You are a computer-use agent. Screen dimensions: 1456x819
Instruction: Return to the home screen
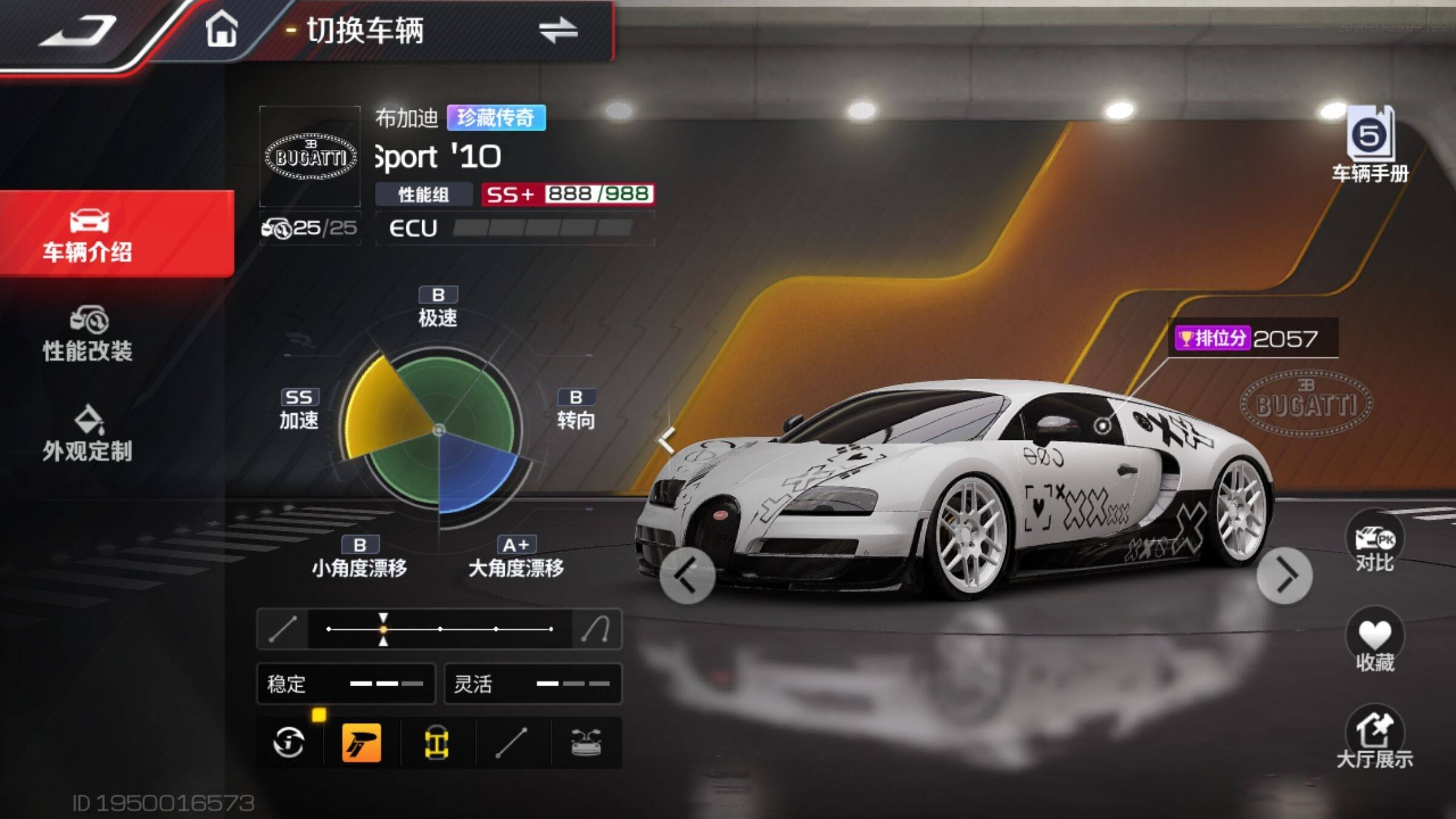[x=221, y=30]
